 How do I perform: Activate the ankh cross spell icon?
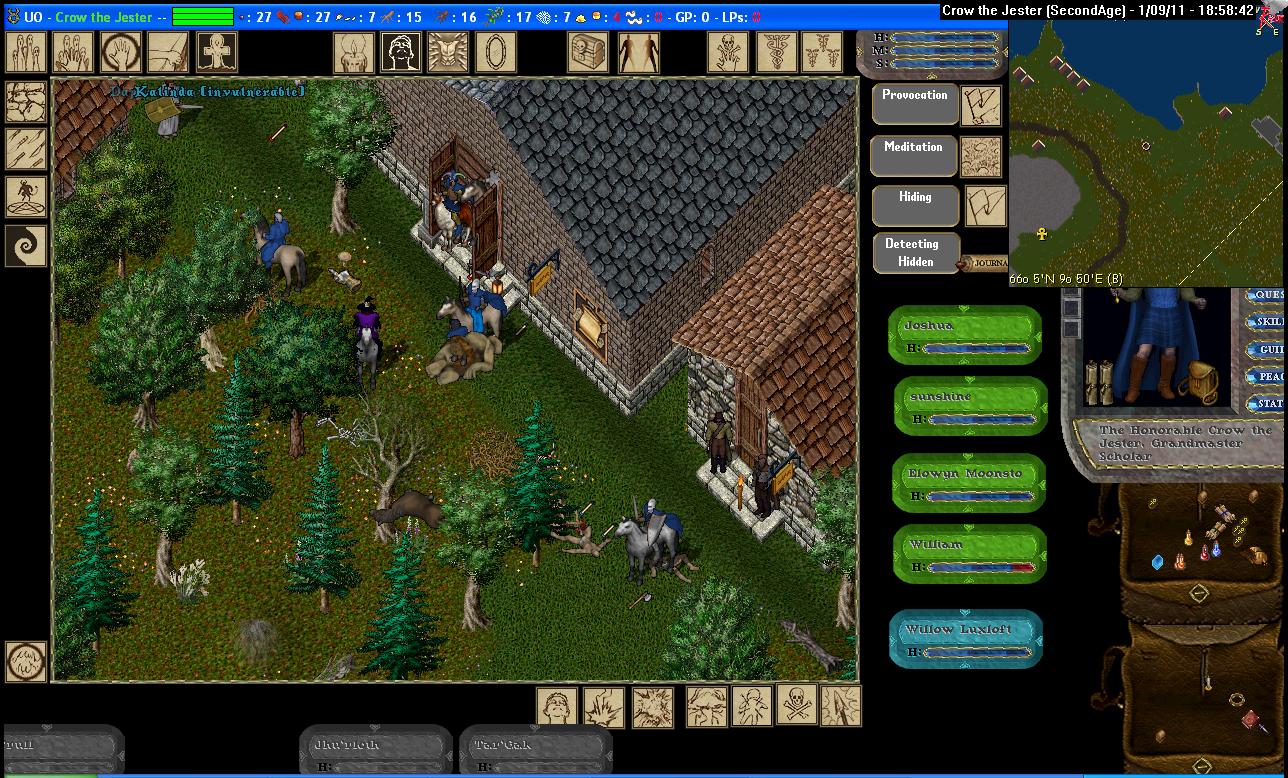pyautogui.click(x=216, y=52)
